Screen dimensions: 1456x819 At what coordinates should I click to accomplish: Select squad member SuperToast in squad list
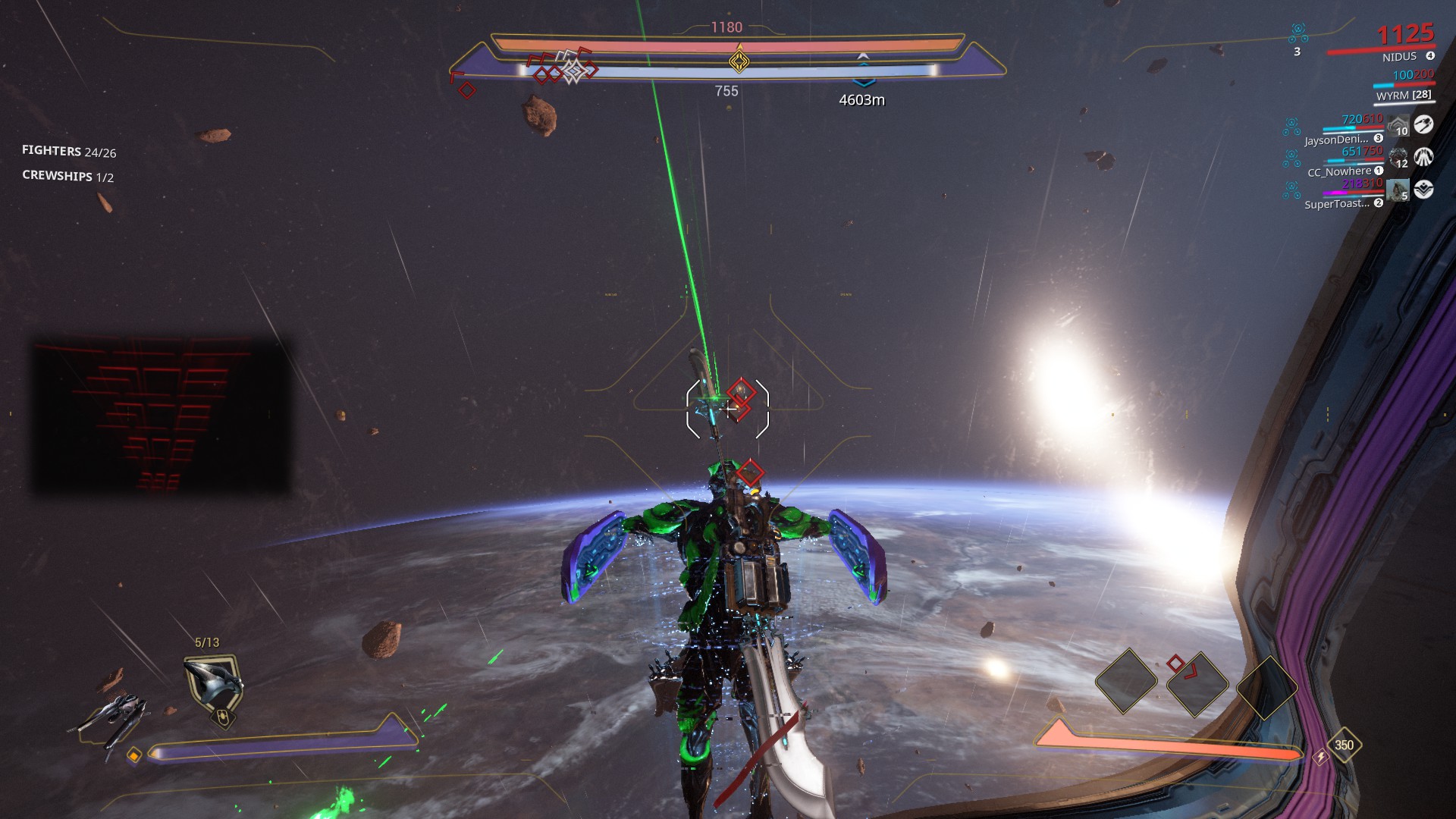(x=1338, y=204)
